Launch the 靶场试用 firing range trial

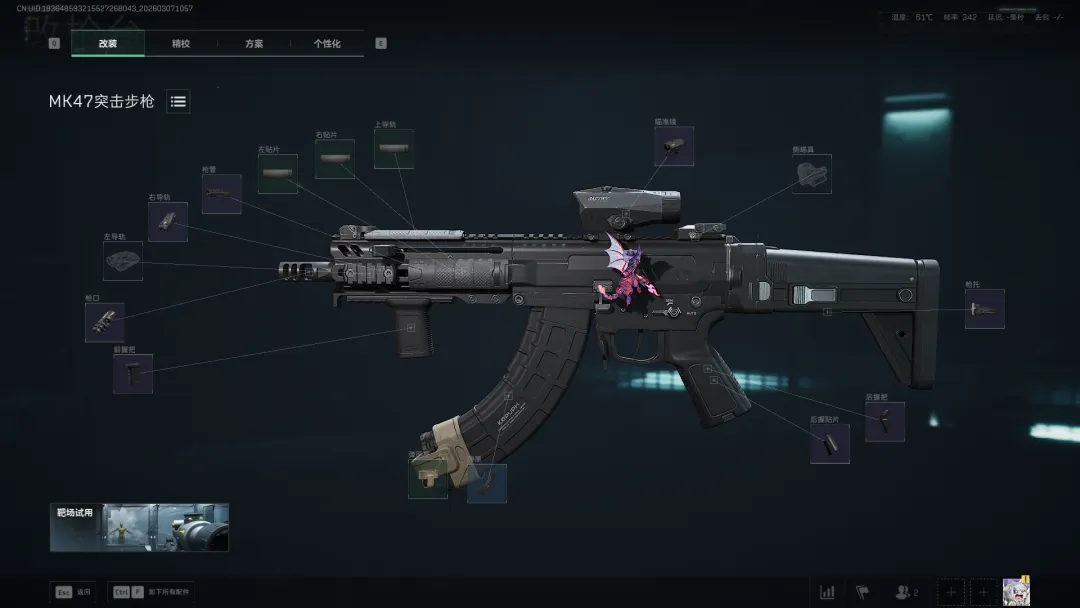coord(139,527)
